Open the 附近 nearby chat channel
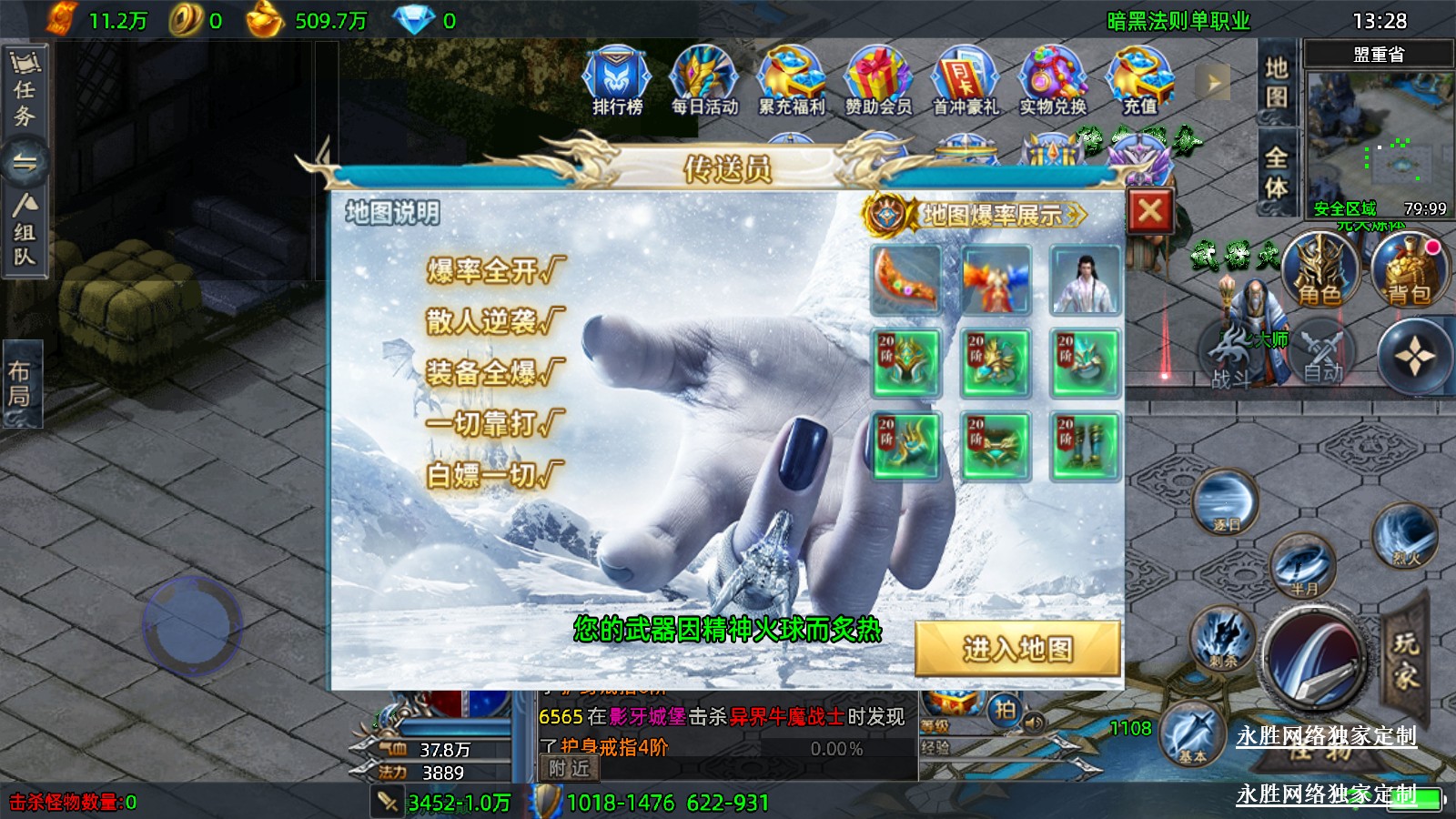 click(570, 768)
